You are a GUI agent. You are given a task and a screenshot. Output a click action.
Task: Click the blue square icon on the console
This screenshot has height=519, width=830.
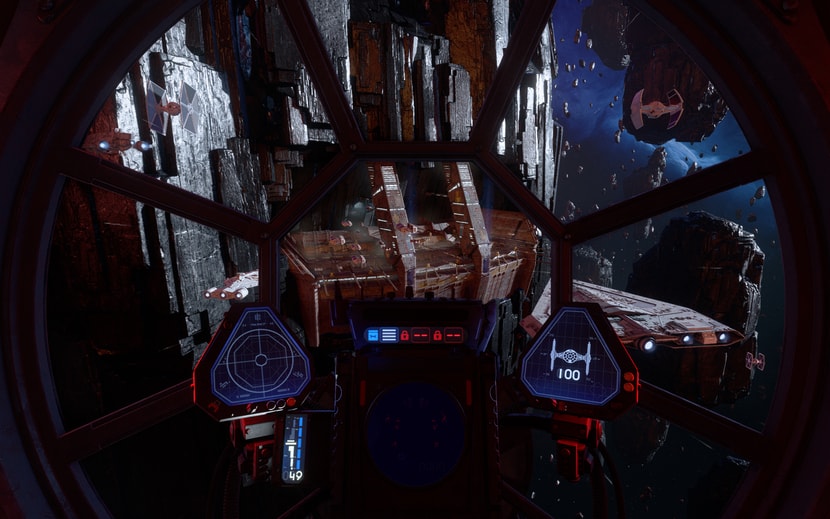click(373, 336)
